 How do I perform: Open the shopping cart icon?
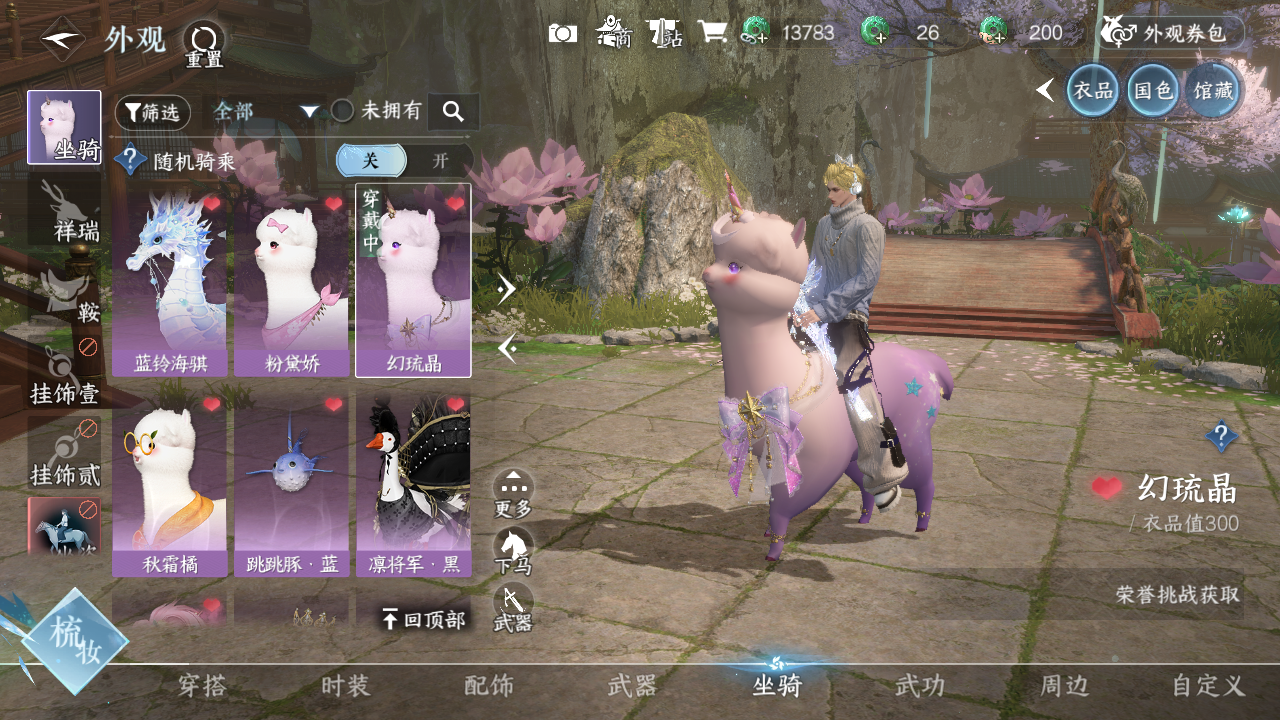712,32
